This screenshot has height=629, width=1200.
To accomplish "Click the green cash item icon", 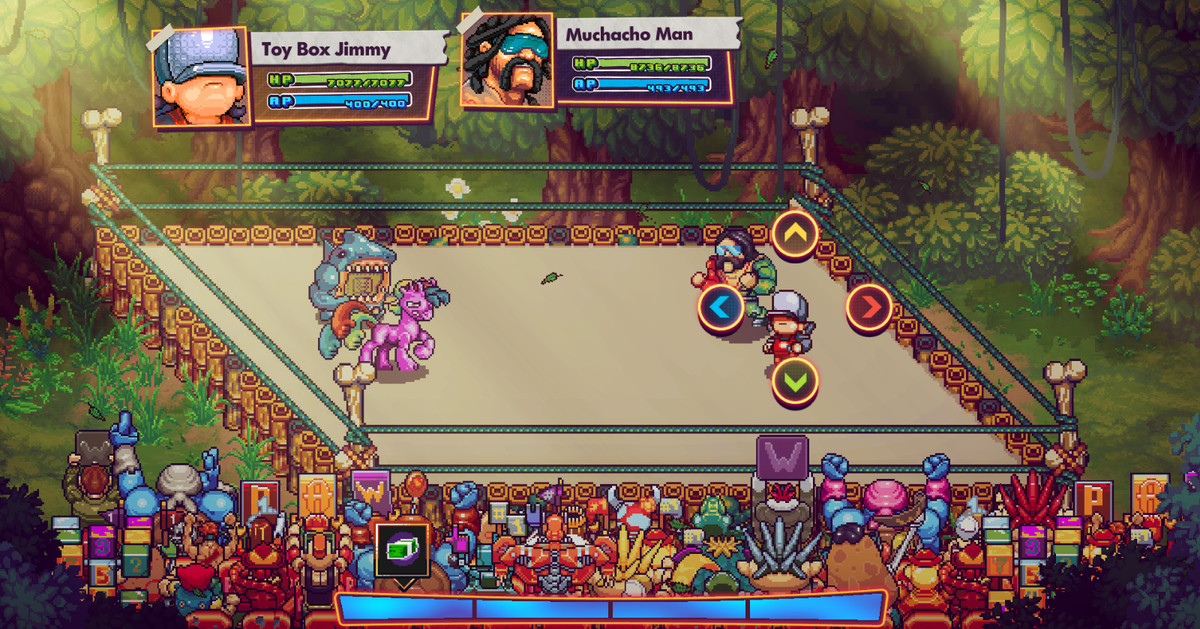I will 402,549.
